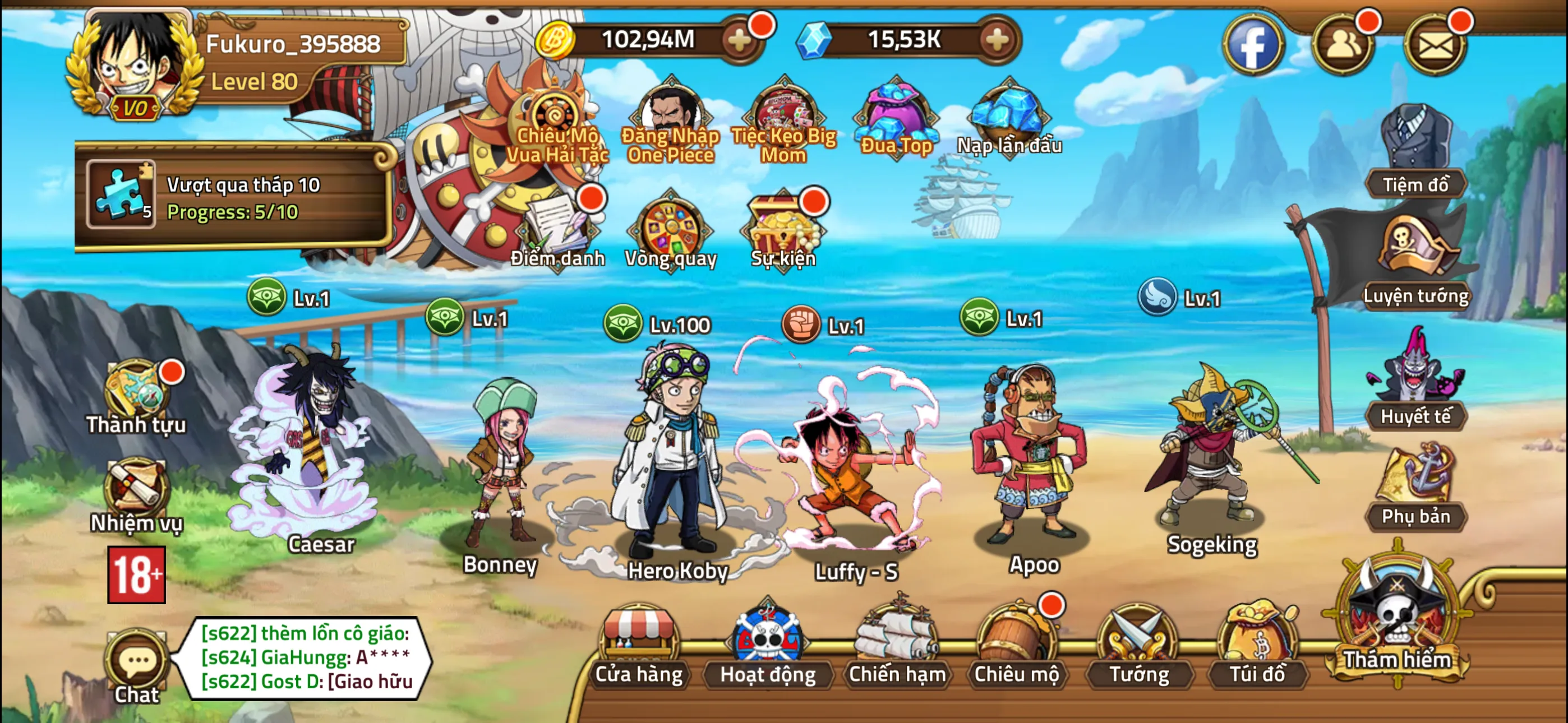The height and width of the screenshot is (723, 1568).
Task: Spin the Vòng quay wheel
Action: [670, 231]
